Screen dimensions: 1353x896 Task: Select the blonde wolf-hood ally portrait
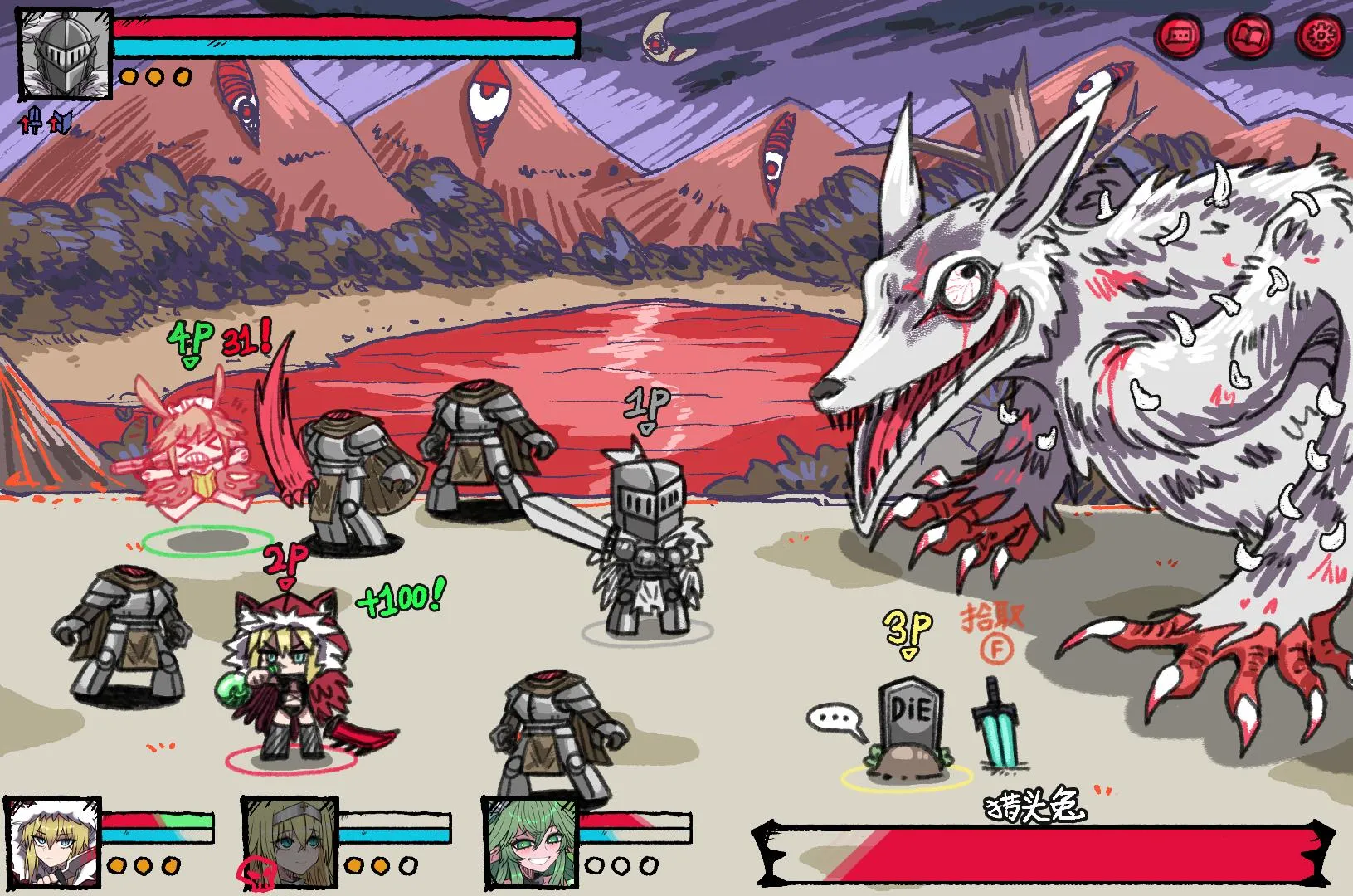coord(52,843)
